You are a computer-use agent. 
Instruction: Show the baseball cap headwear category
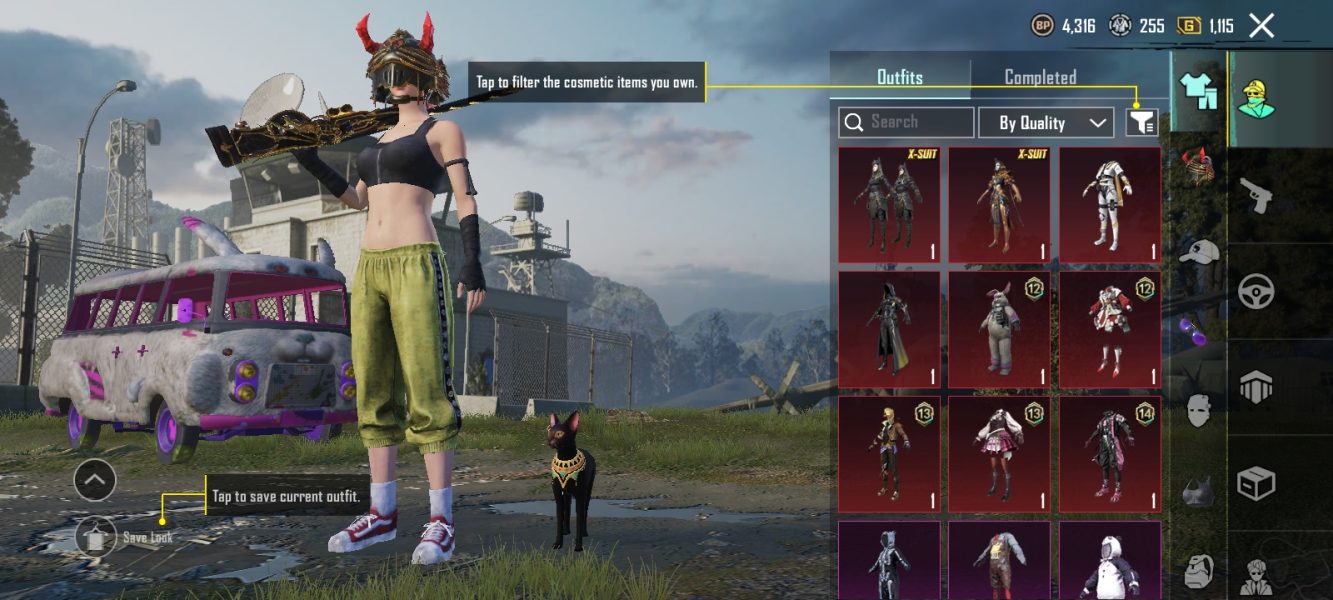tap(1197, 251)
